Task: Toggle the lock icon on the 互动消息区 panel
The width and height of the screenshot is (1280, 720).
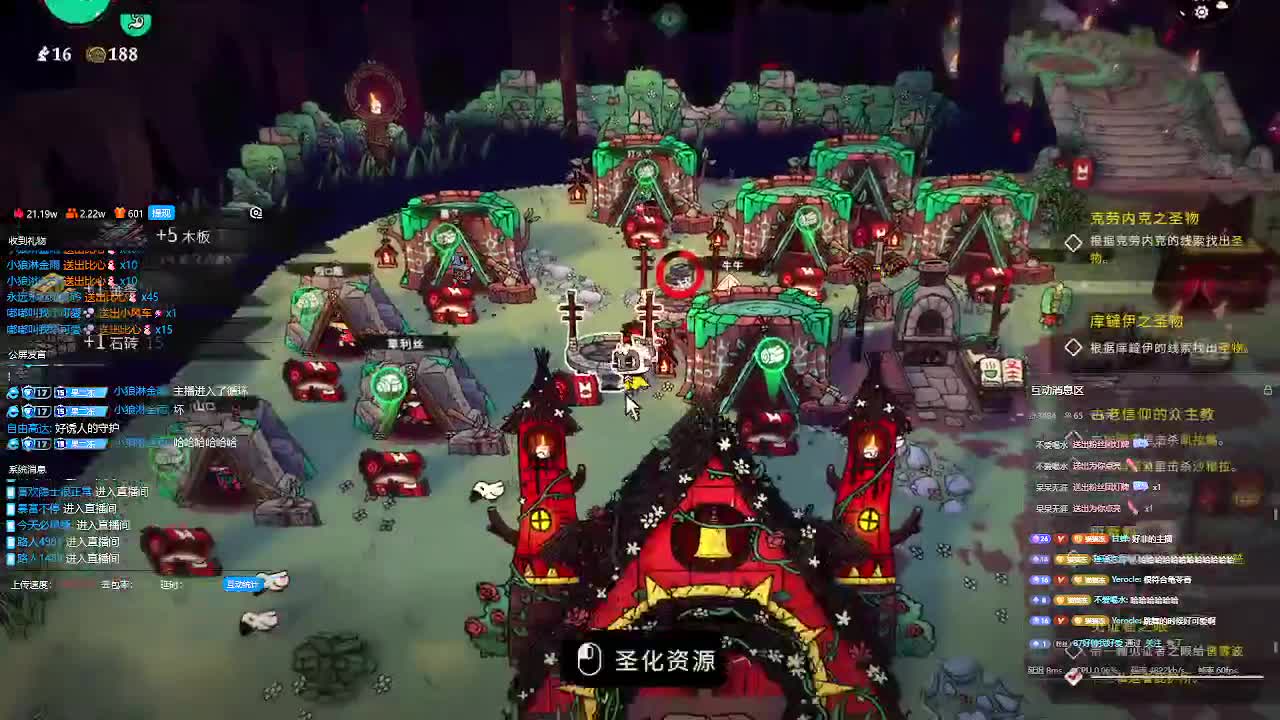Action: pyautogui.click(x=1270, y=389)
